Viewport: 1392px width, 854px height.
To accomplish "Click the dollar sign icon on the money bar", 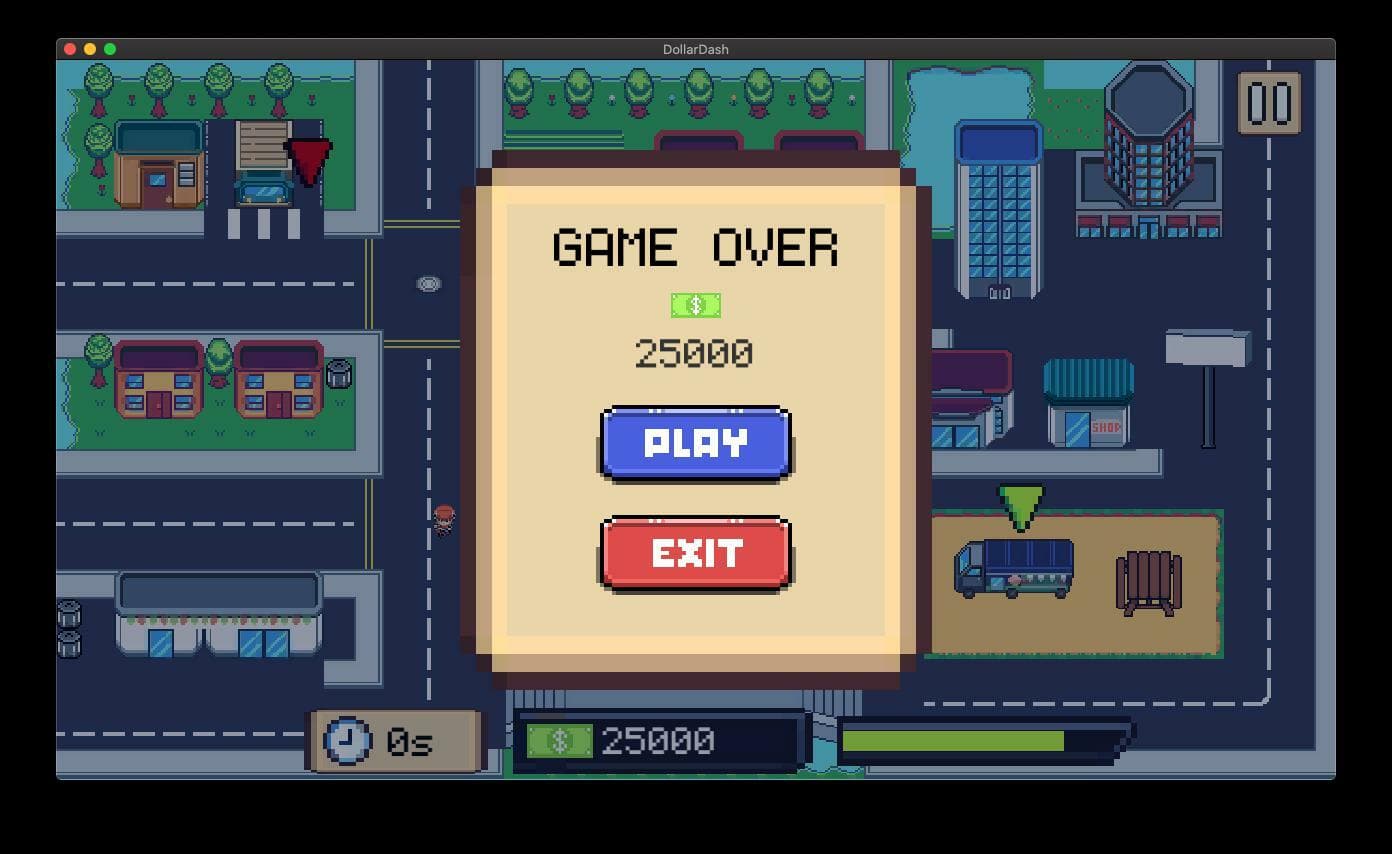I will tap(562, 740).
